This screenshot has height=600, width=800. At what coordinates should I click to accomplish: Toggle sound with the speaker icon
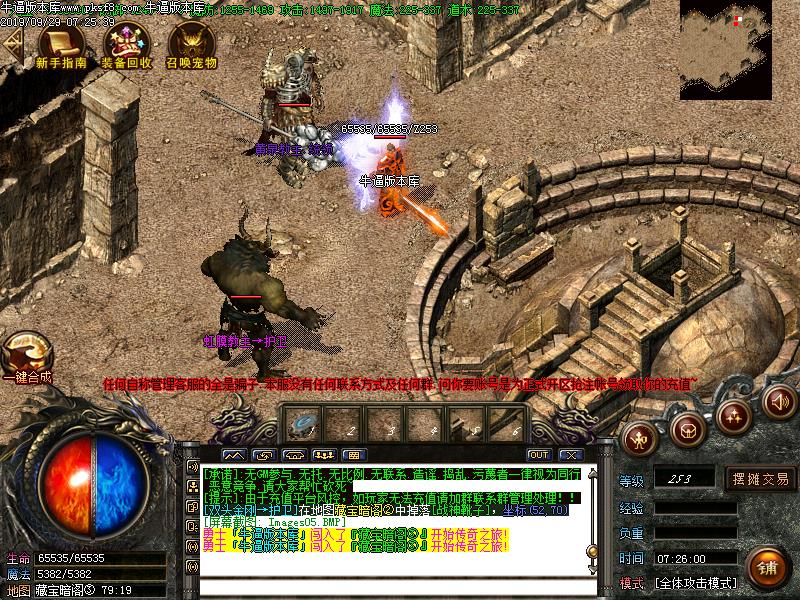click(x=780, y=401)
